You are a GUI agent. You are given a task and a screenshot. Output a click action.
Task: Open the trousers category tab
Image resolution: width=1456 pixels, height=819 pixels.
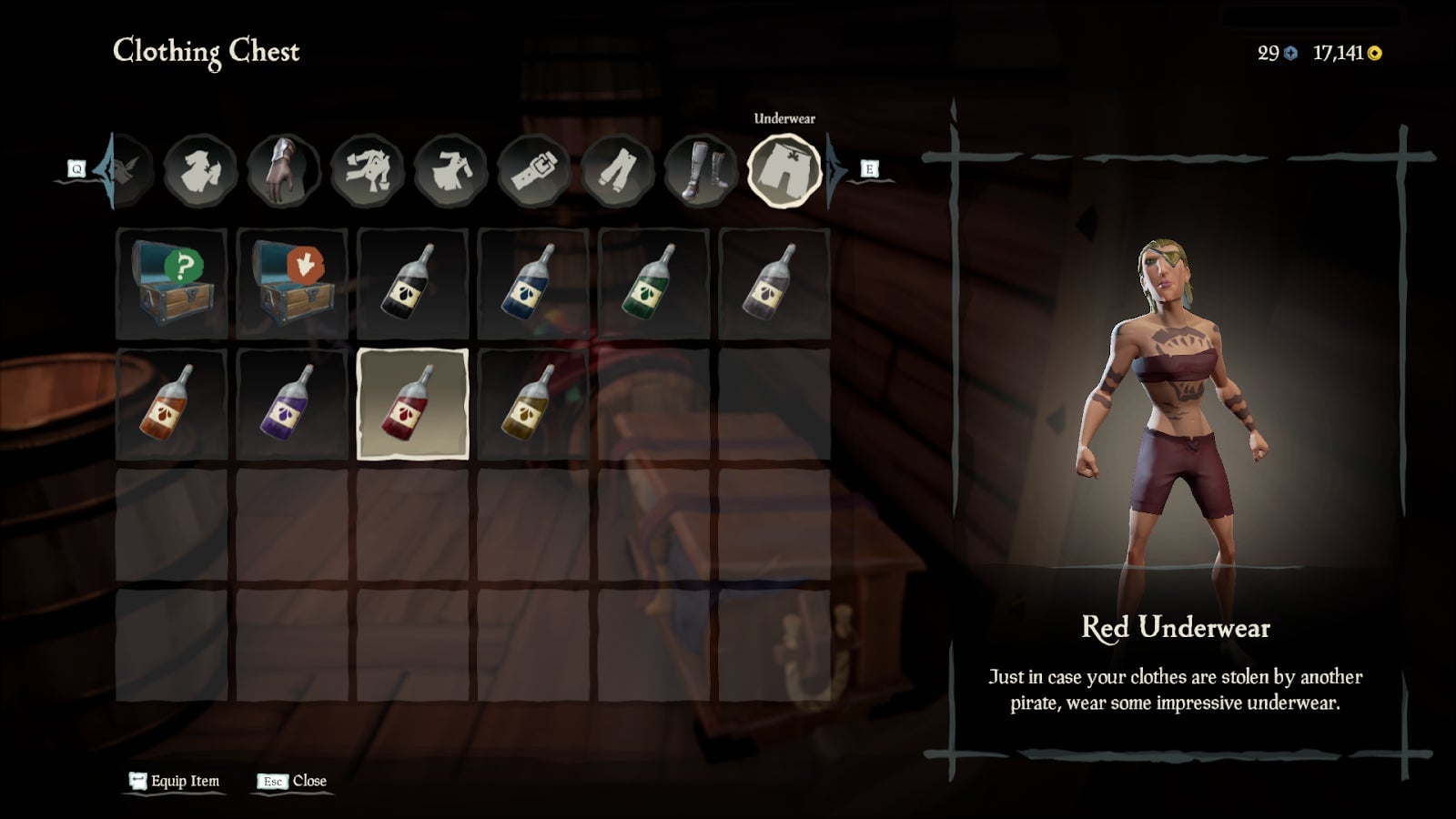[x=618, y=170]
